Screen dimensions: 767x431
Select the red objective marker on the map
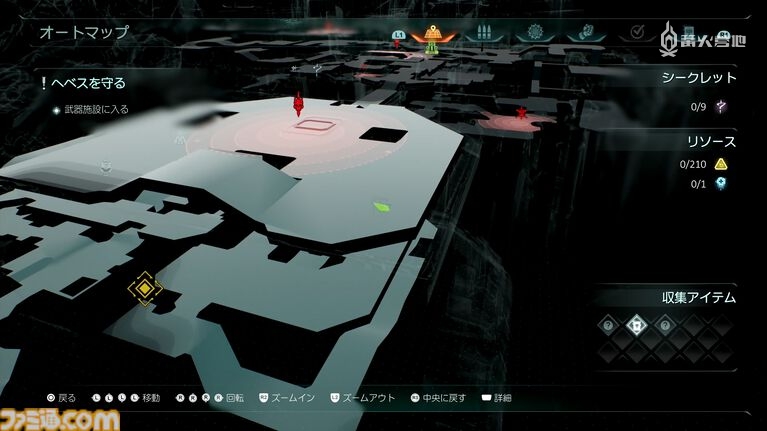point(297,104)
